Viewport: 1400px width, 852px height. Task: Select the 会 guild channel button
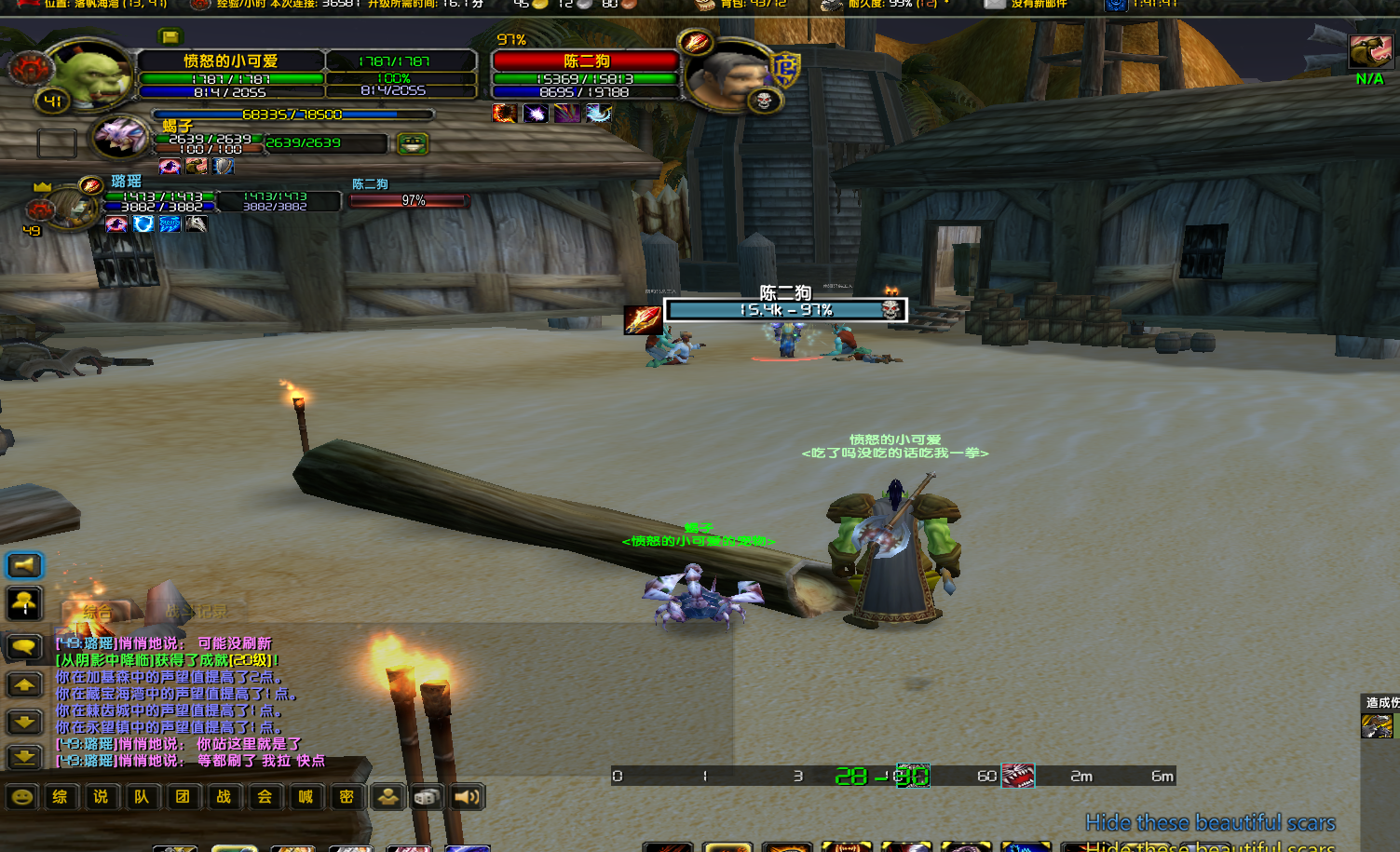click(265, 797)
